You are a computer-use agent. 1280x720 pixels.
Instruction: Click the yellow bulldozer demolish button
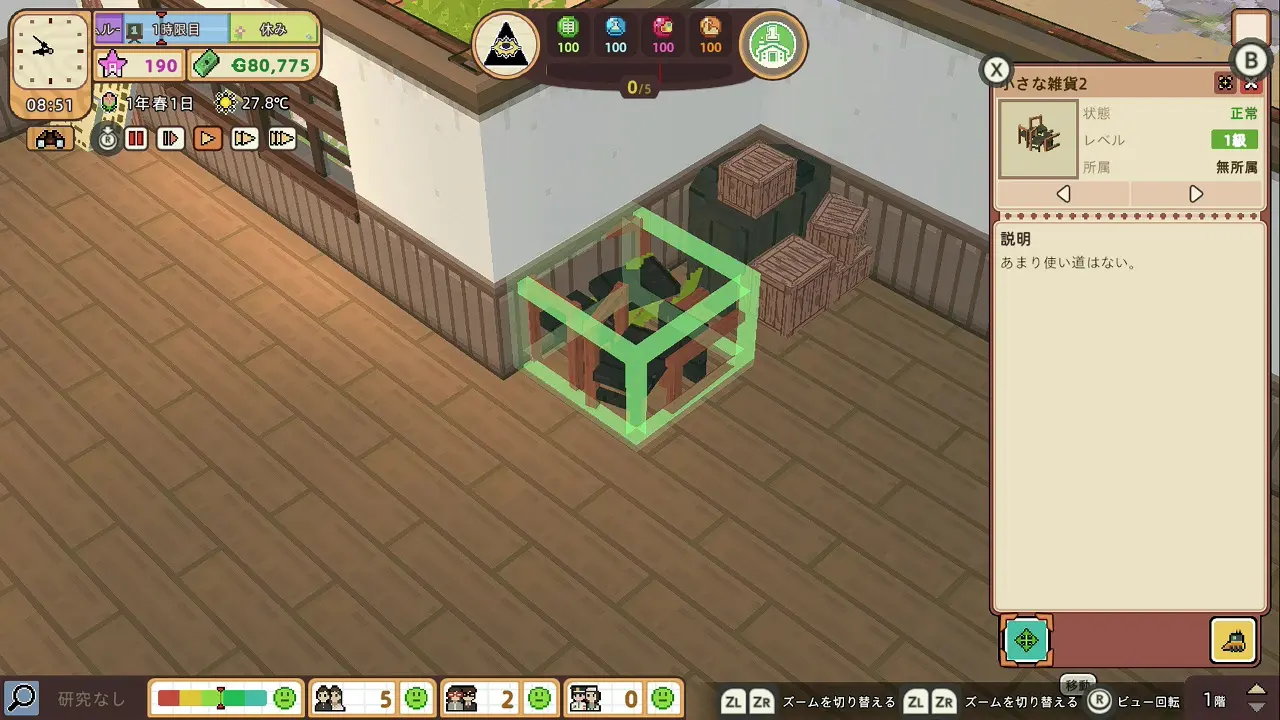pos(1233,640)
